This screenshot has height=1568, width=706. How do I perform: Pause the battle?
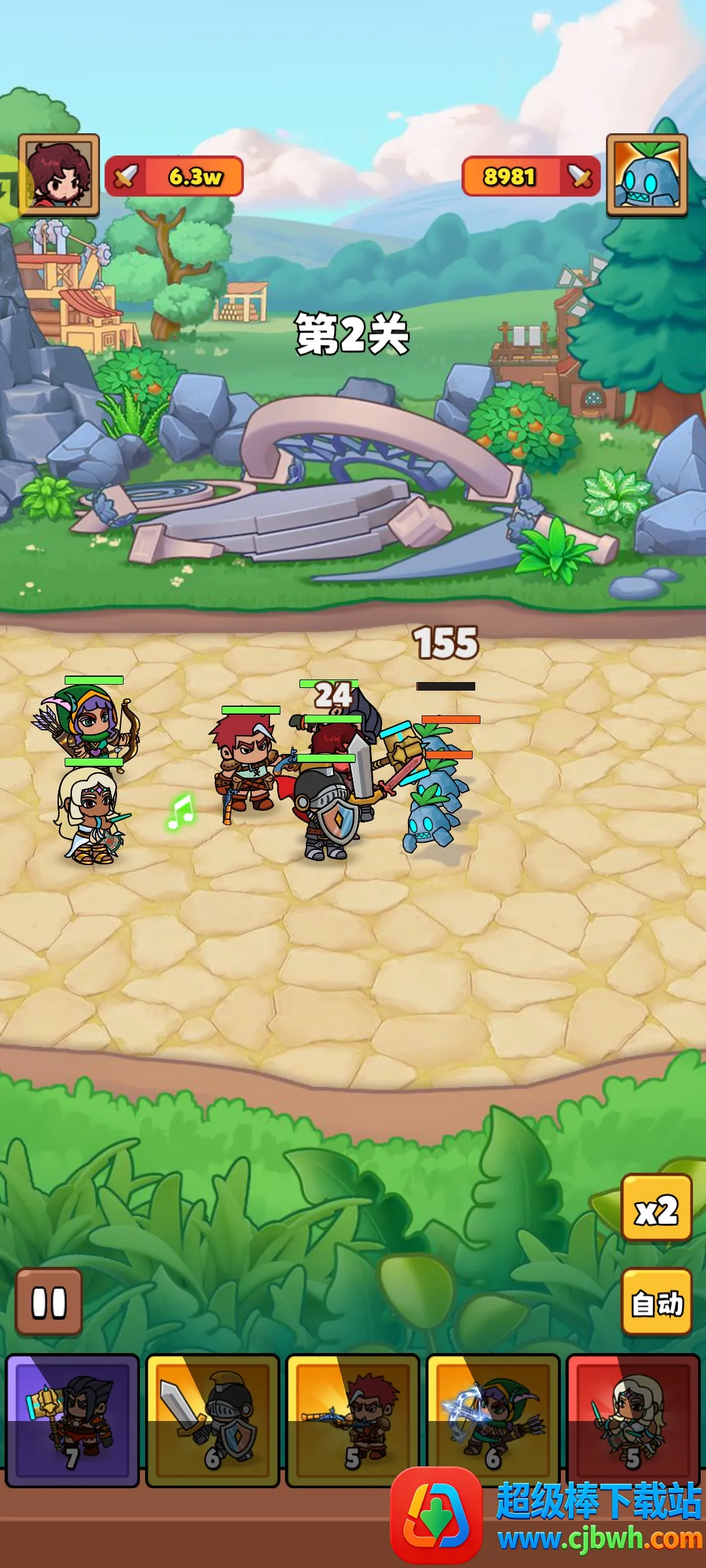[49, 1302]
